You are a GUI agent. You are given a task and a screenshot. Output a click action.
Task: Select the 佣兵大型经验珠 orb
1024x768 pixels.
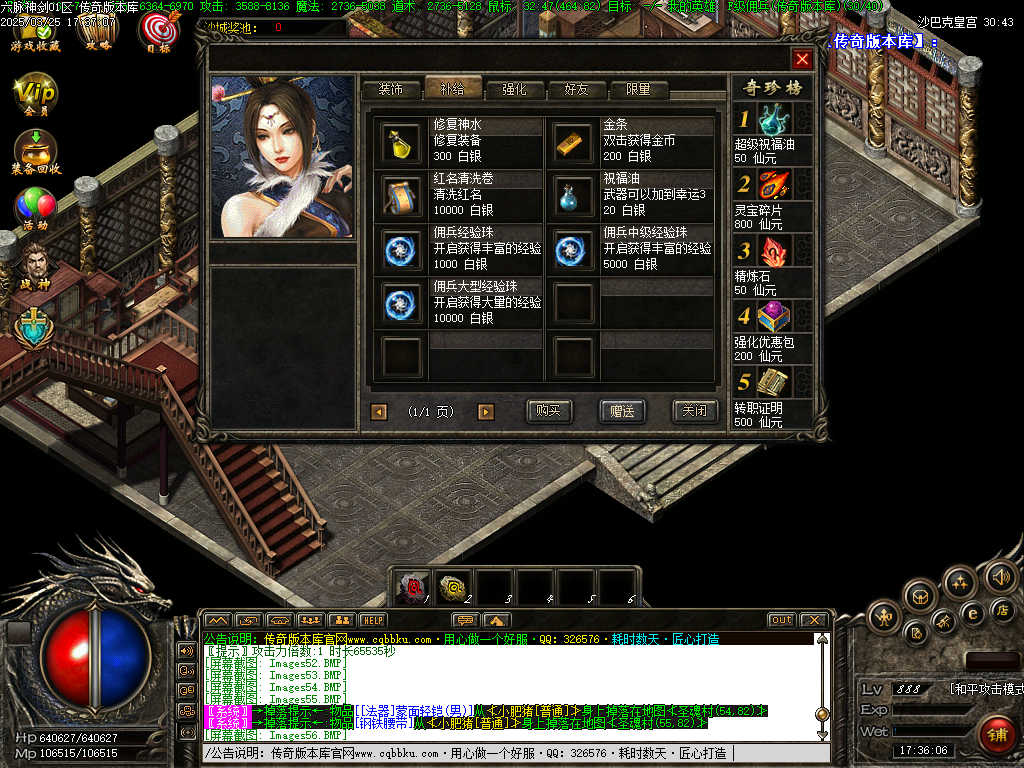(403, 303)
